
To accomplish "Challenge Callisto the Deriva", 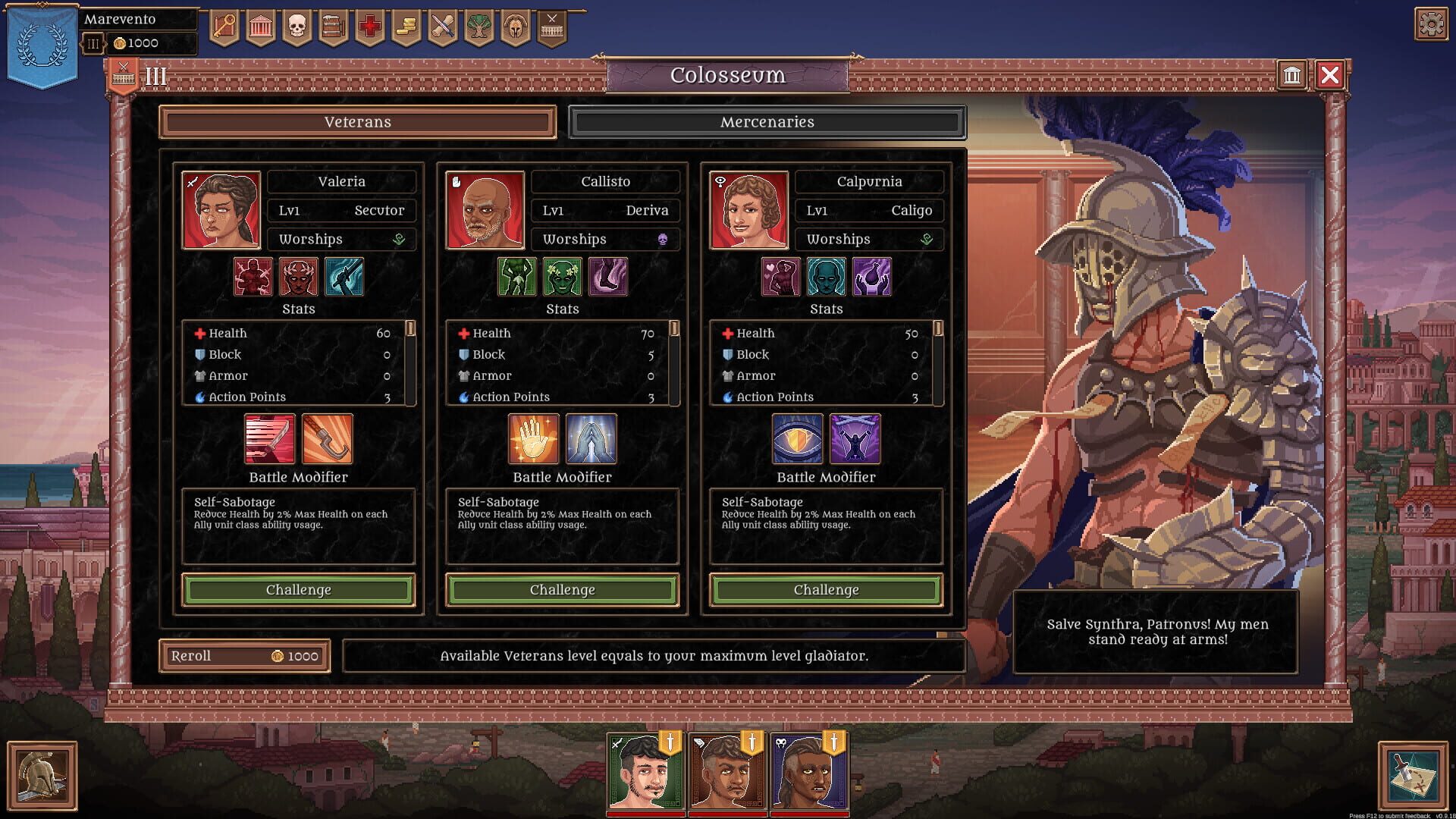I will pos(561,590).
